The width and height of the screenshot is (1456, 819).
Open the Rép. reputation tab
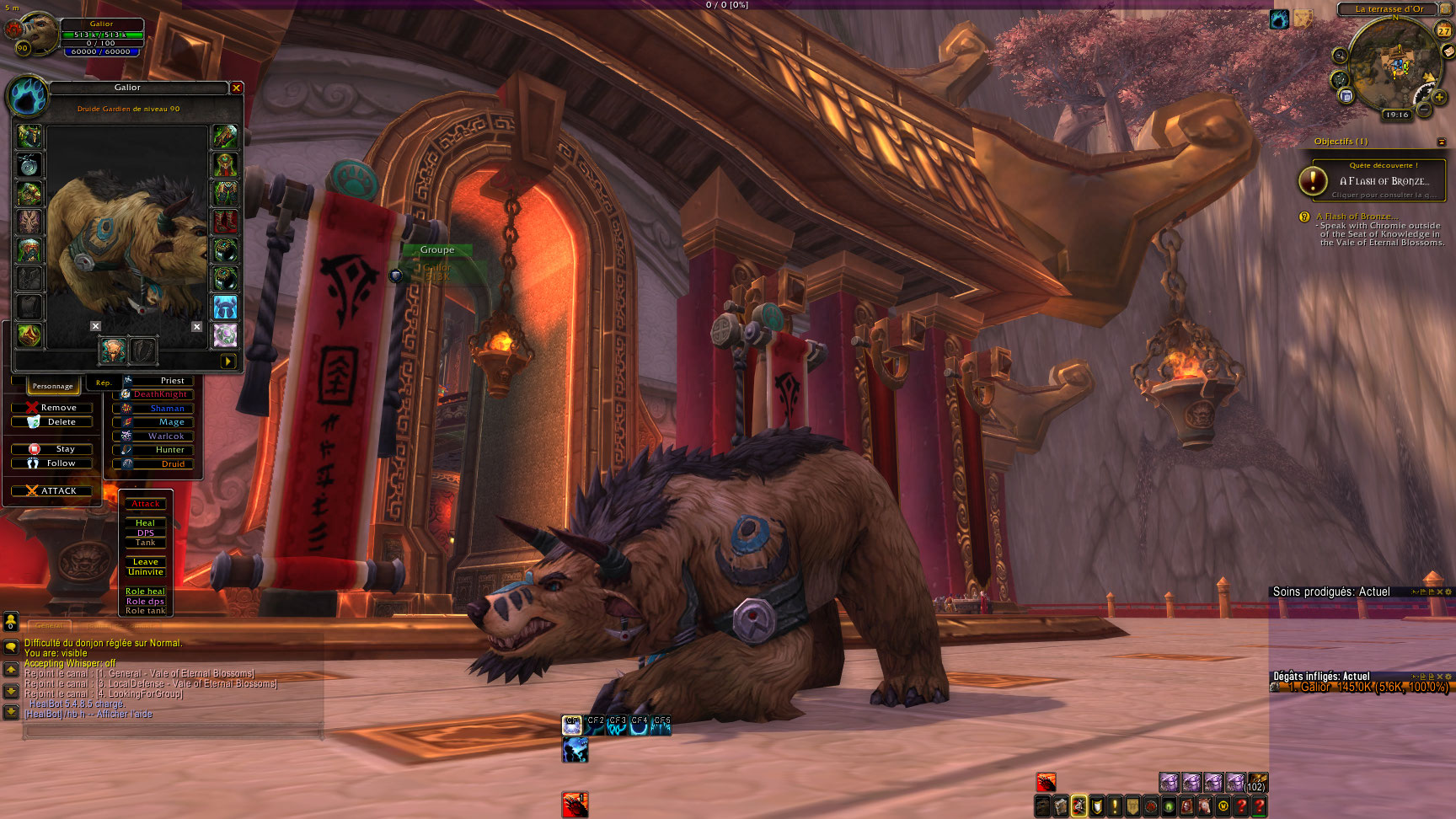(103, 383)
